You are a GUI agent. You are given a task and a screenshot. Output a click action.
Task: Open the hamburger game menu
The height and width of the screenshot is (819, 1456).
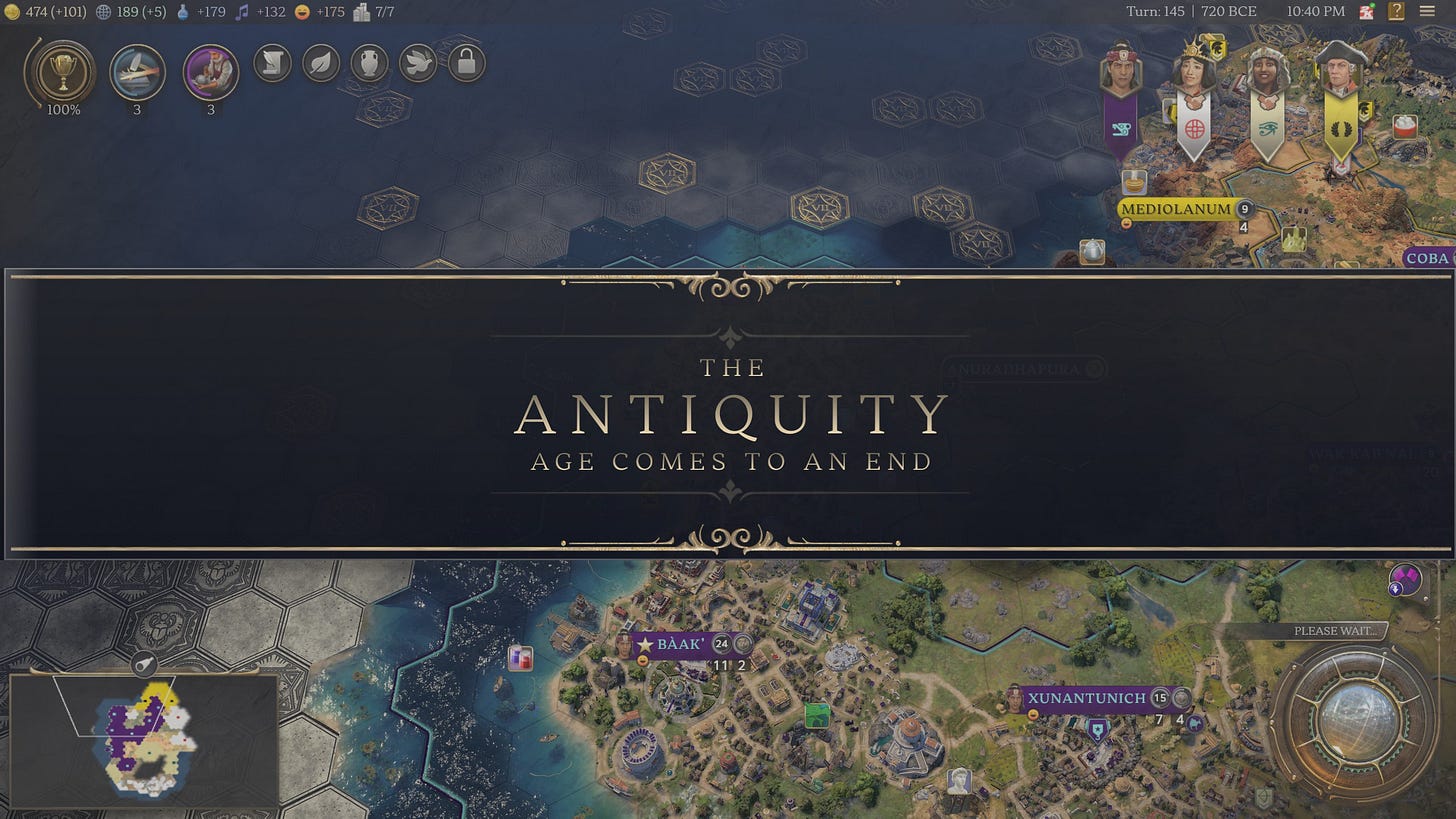[1428, 12]
